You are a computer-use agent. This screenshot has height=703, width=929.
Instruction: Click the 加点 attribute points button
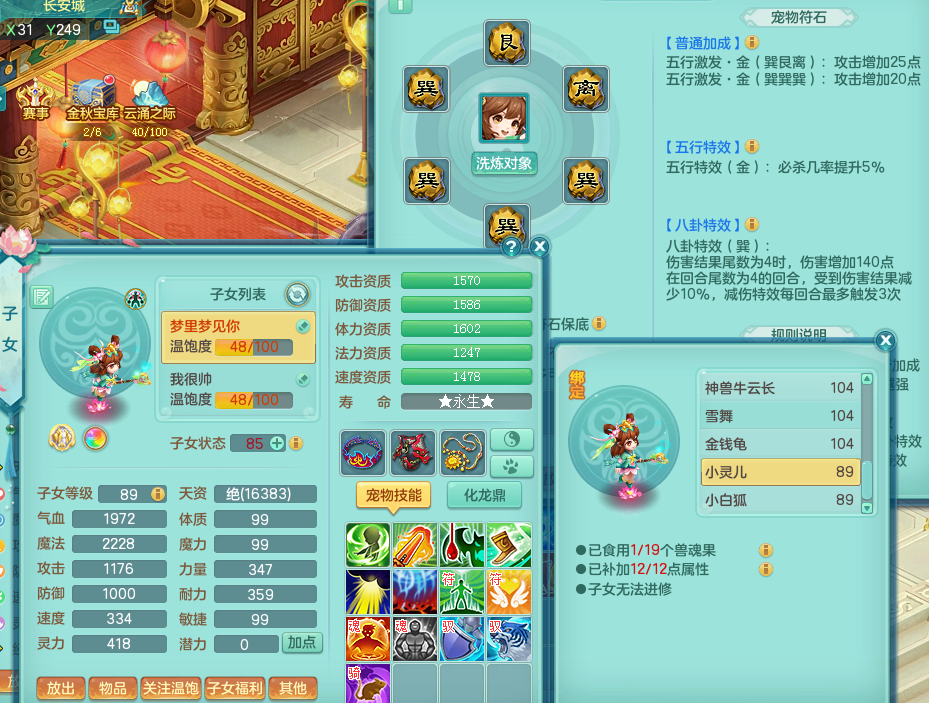click(x=302, y=643)
